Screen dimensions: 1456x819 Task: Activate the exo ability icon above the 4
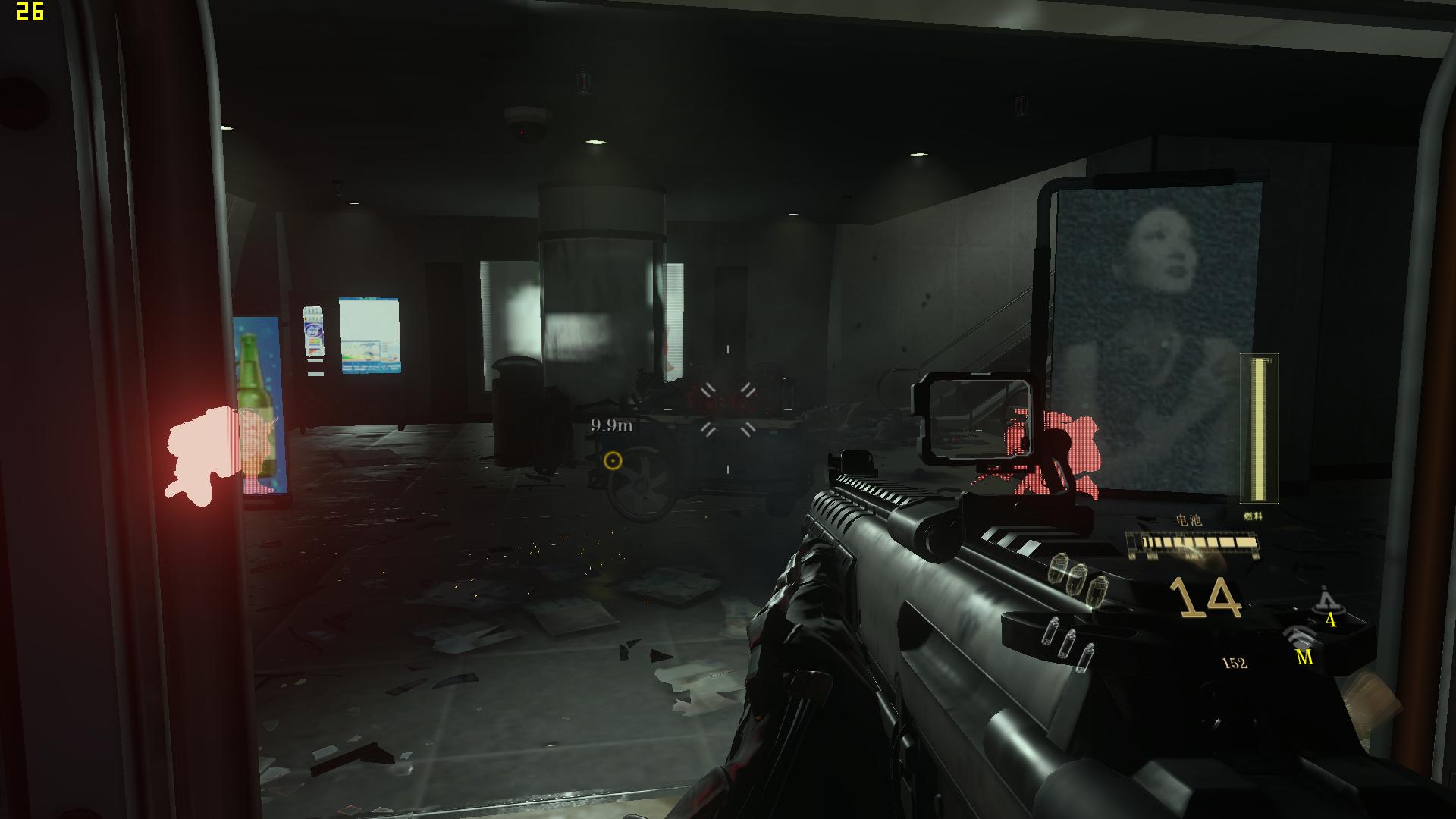tap(1326, 601)
